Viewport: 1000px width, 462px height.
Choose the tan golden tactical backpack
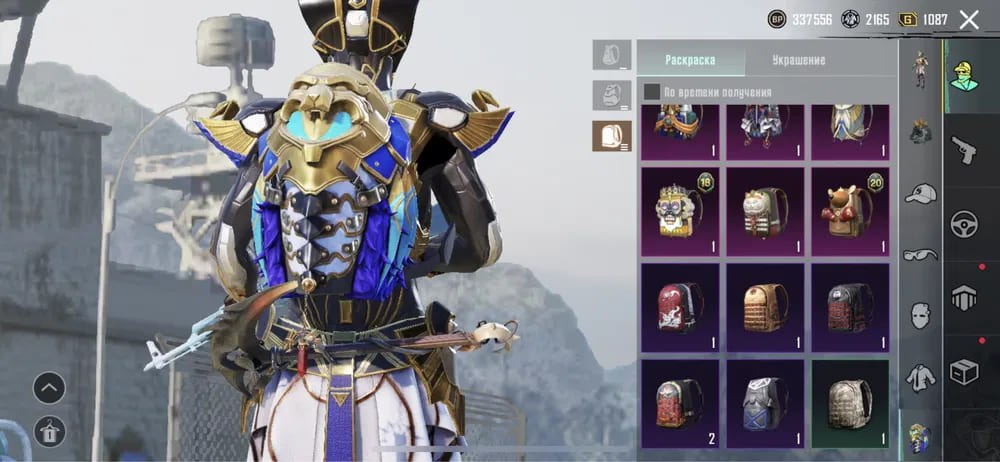[x=765, y=308]
